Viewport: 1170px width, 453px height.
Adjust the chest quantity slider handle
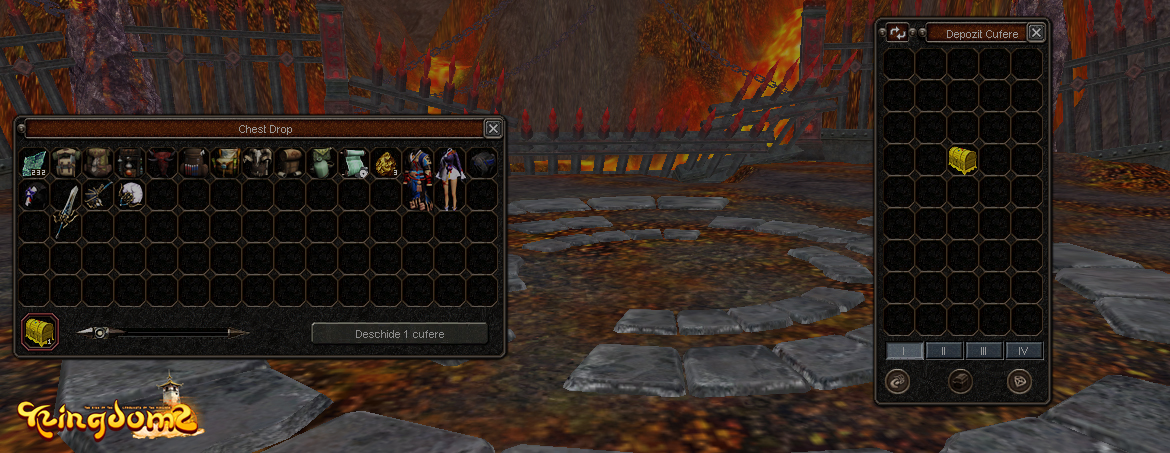tap(100, 333)
